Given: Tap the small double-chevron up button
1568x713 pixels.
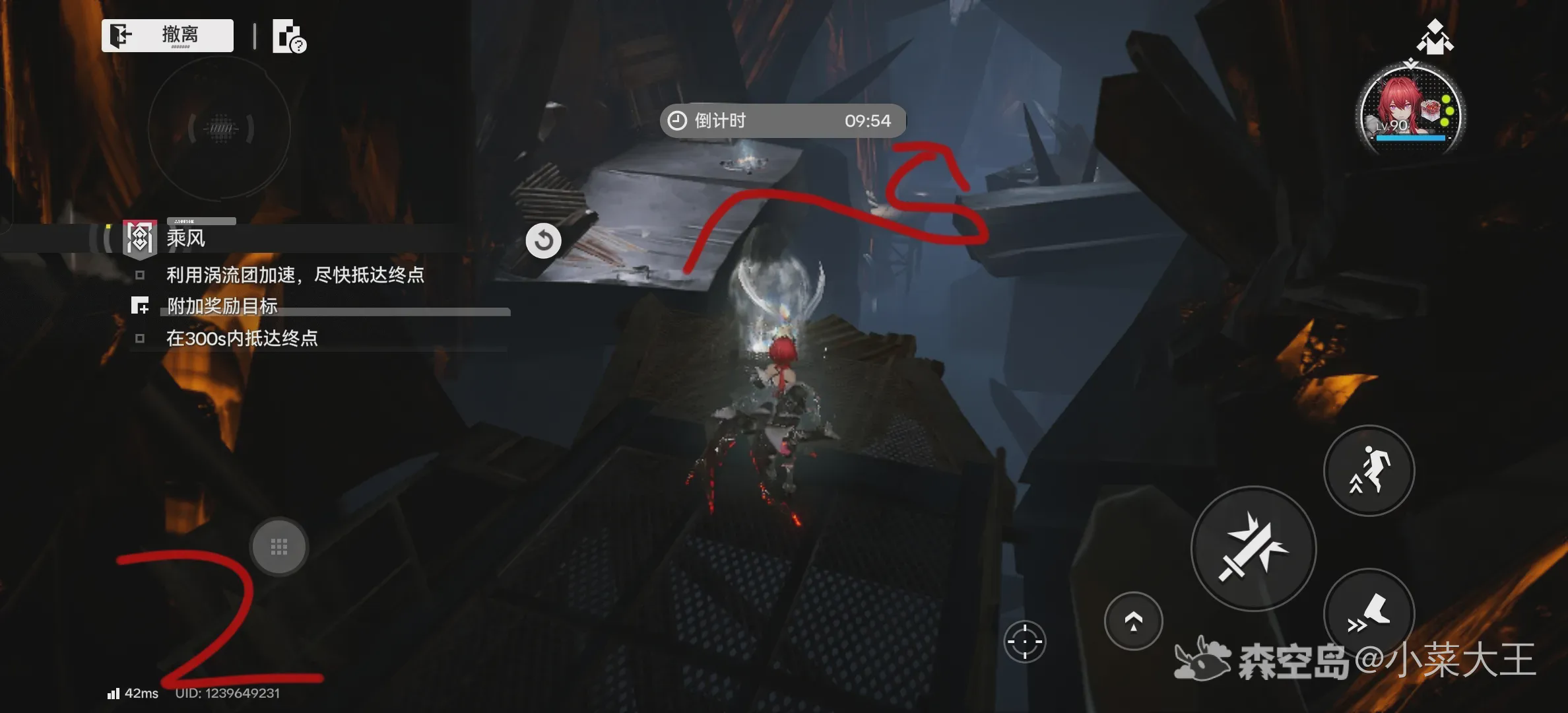Looking at the screenshot, I should click(1133, 621).
